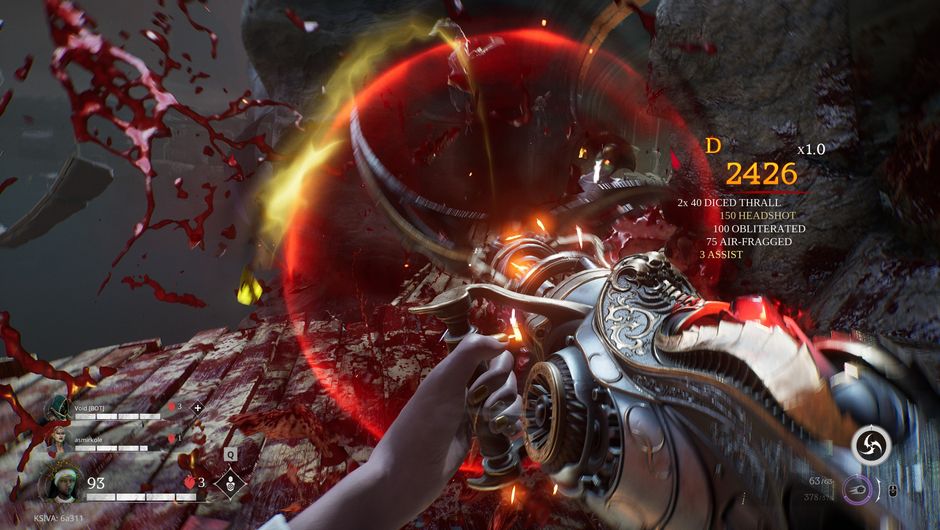Select the second teammate's portrait below Void
940x530 pixels.
tap(58, 440)
